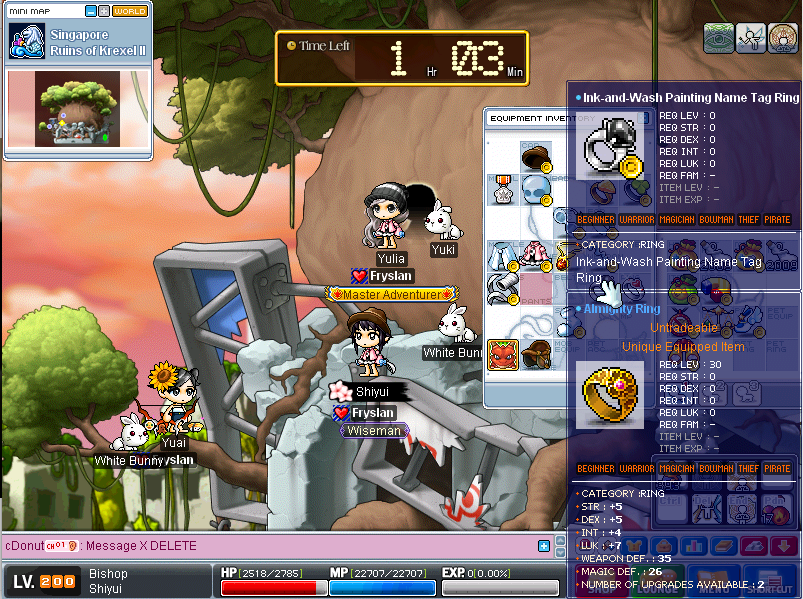This screenshot has height=599, width=803.
Task: Select the brown saddle slot
Action: pyautogui.click(x=536, y=354)
